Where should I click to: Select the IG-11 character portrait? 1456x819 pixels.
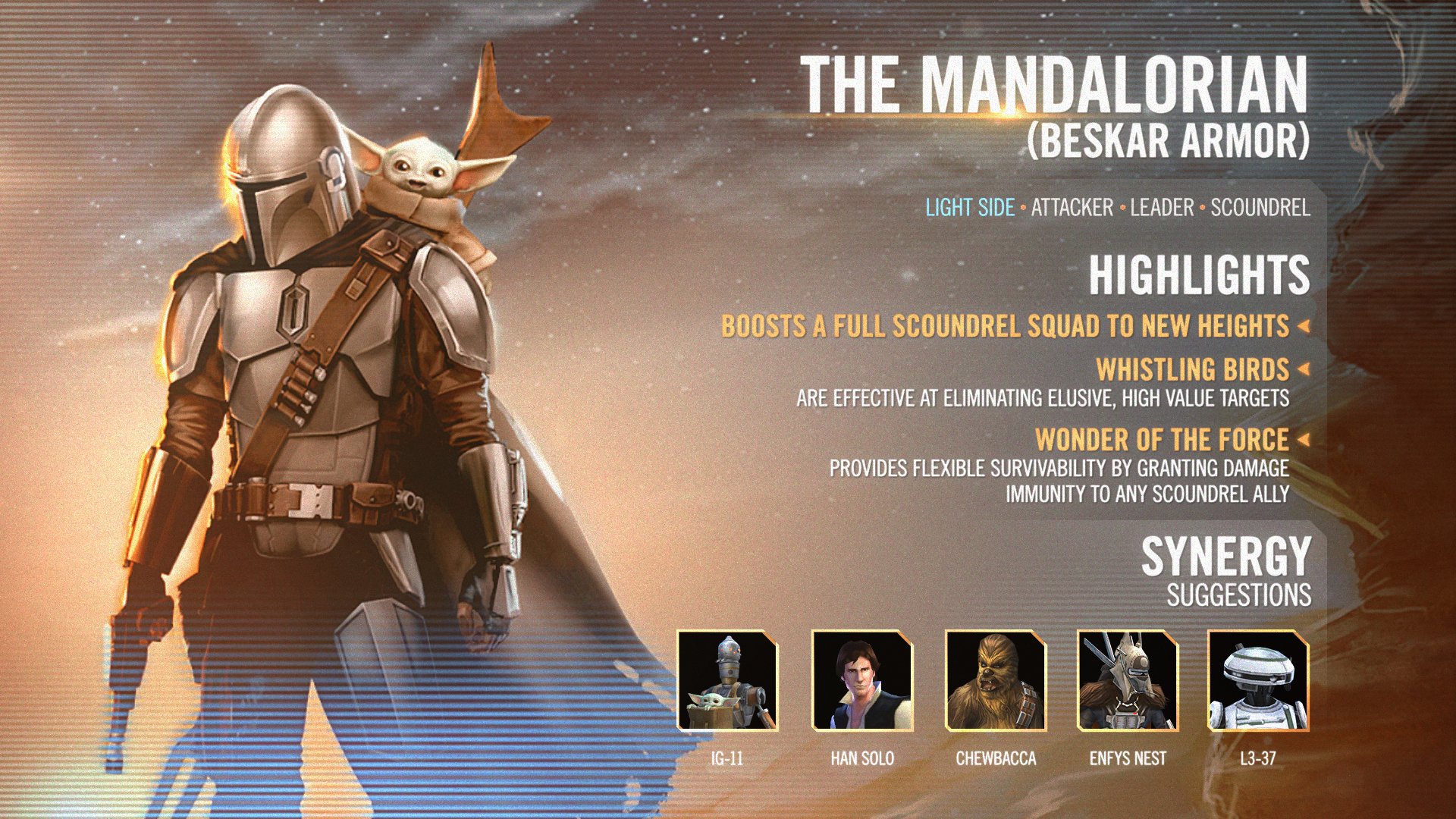(727, 680)
